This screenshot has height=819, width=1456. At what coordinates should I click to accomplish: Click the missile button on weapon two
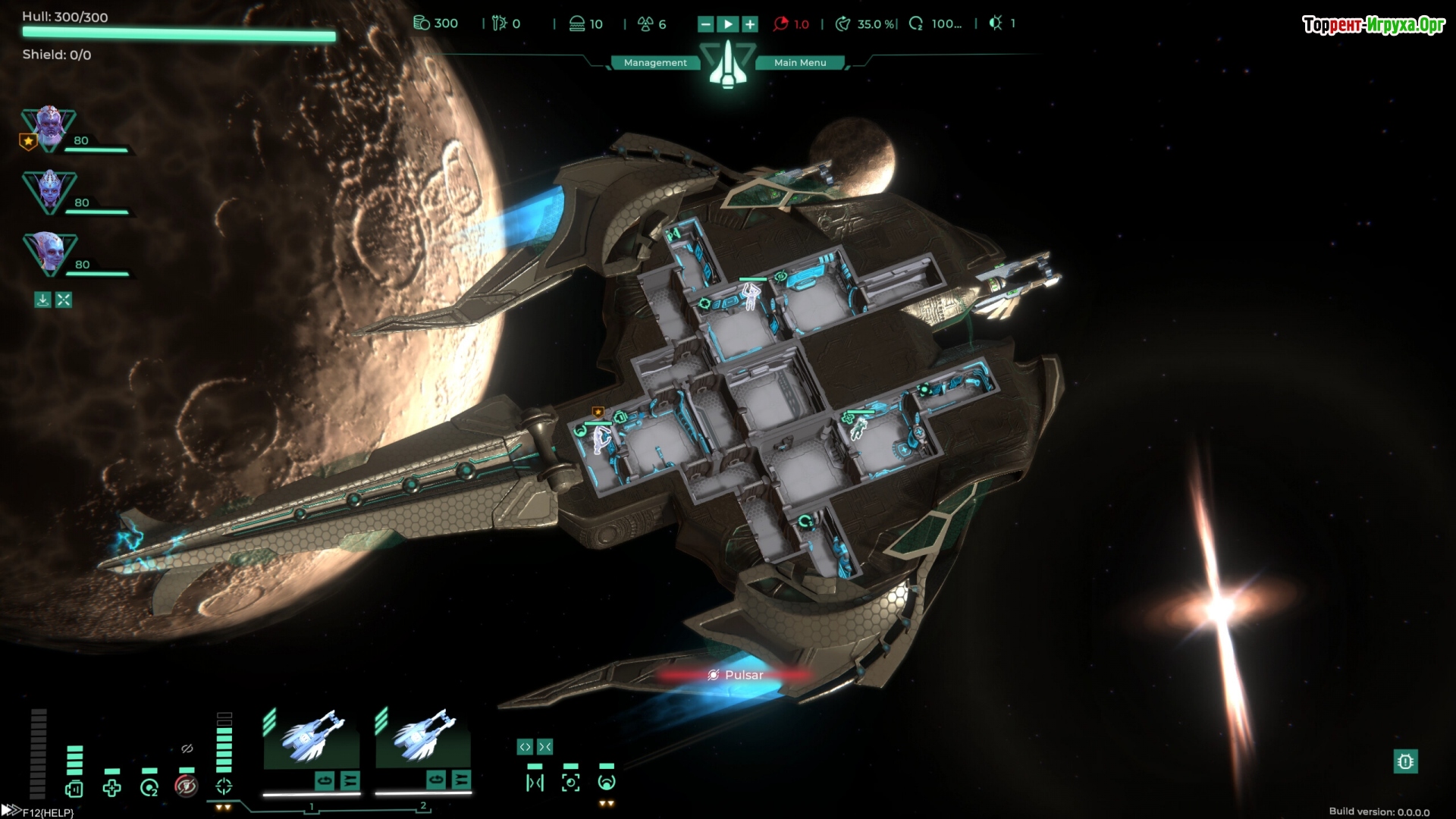(460, 780)
